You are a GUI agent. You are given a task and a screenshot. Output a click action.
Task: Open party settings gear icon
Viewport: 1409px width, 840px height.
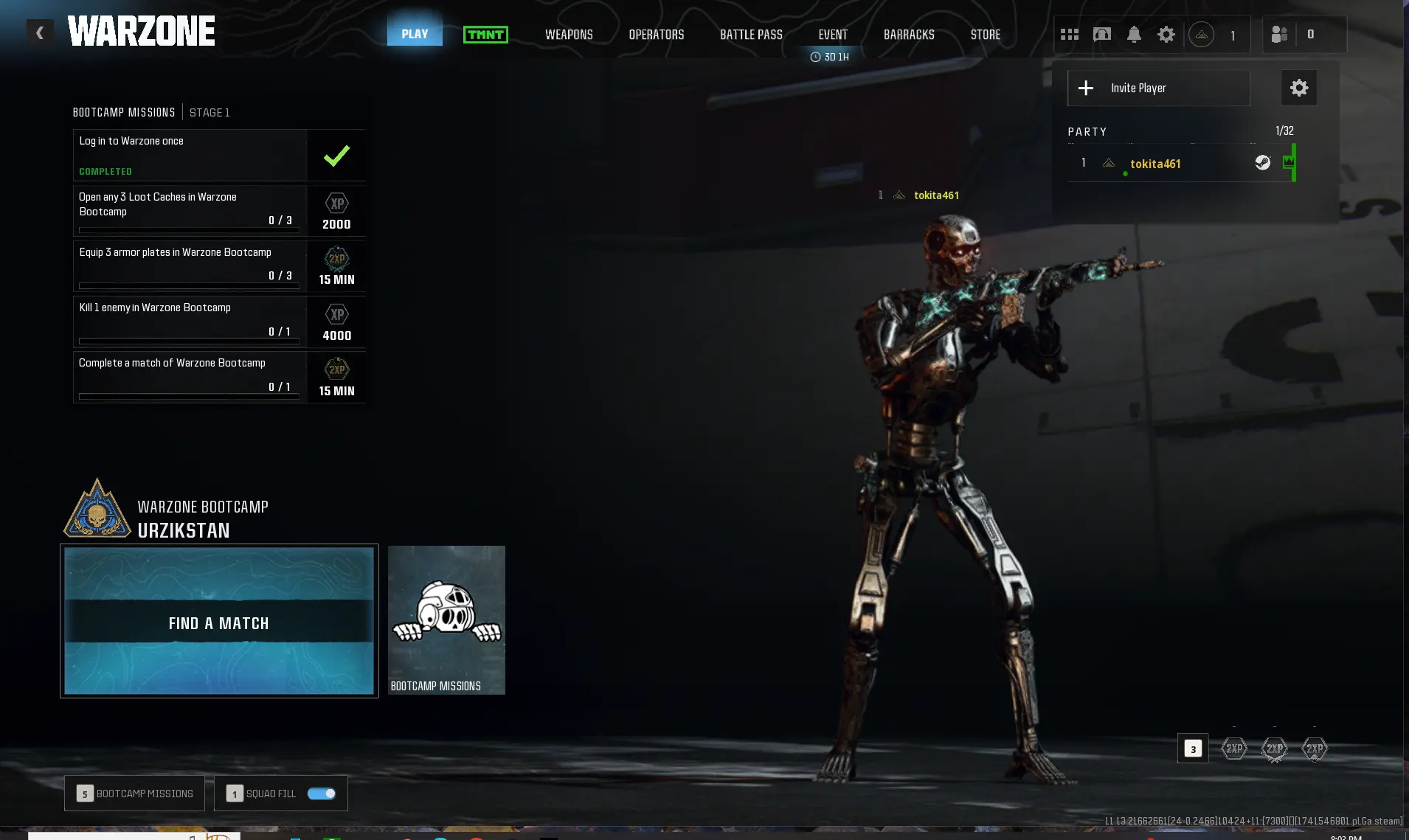(1298, 88)
